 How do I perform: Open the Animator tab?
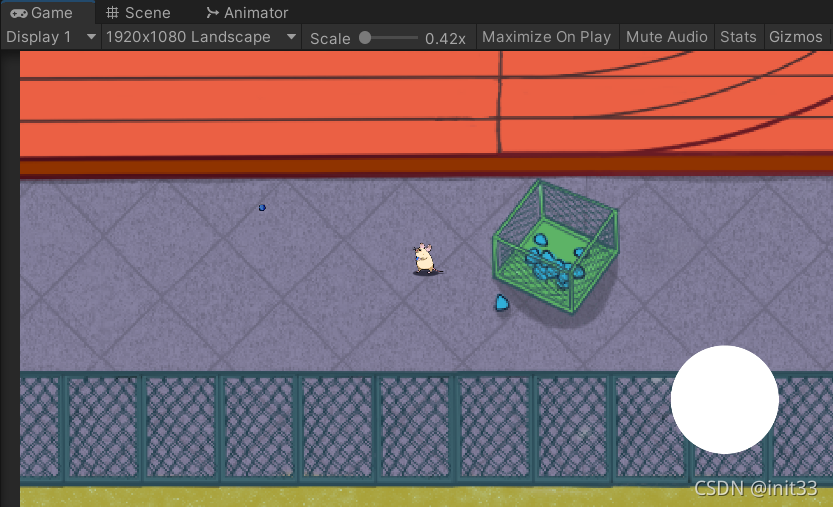(x=246, y=13)
